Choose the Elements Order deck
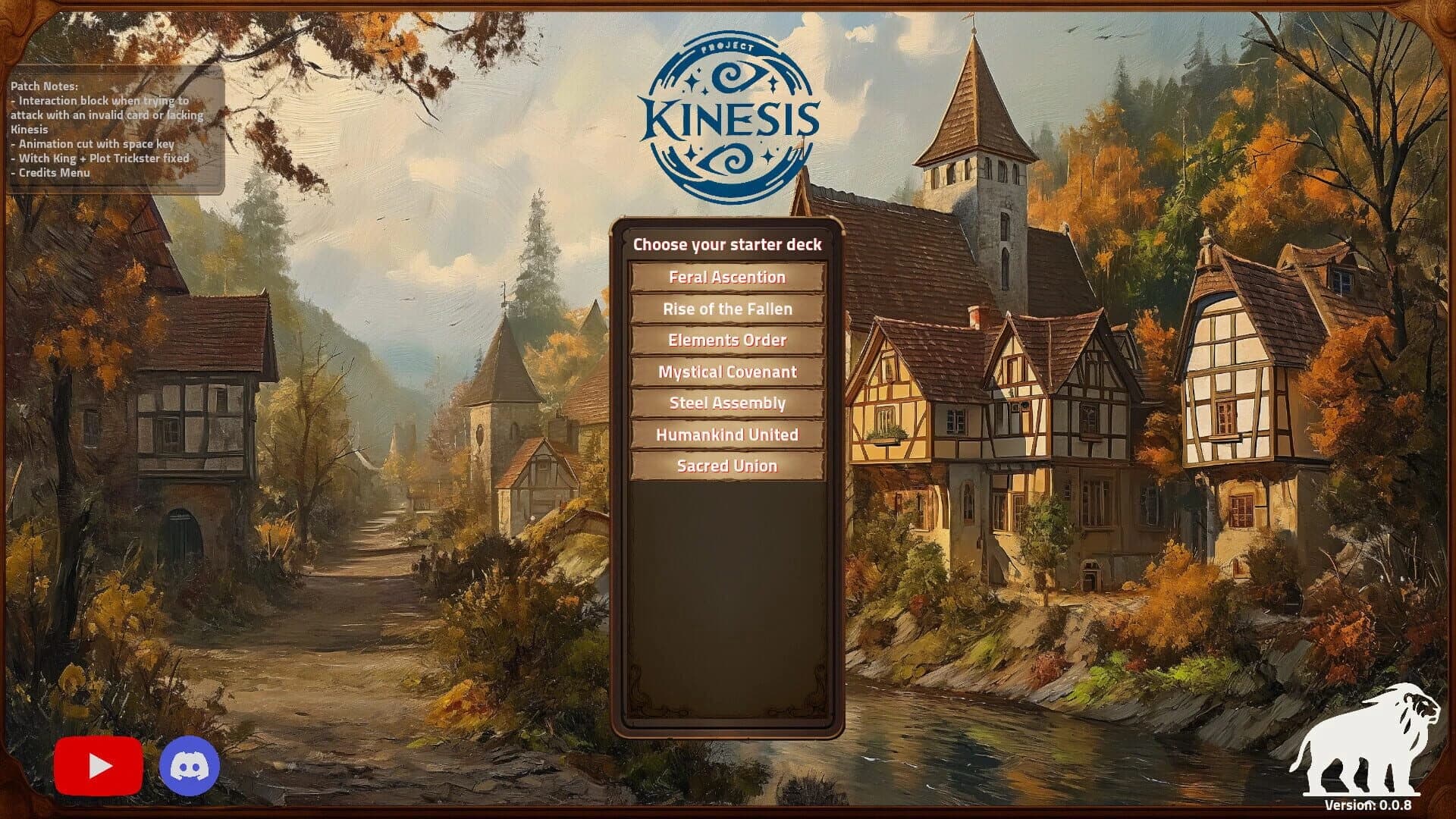 (726, 340)
